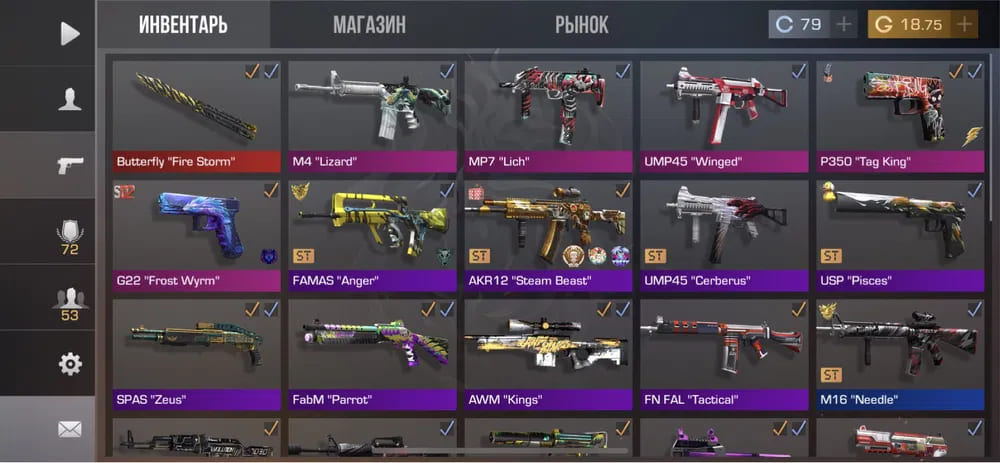Image resolution: width=1000 pixels, height=463 pixels.
Task: Open the player profile icon
Action: click(x=69, y=99)
